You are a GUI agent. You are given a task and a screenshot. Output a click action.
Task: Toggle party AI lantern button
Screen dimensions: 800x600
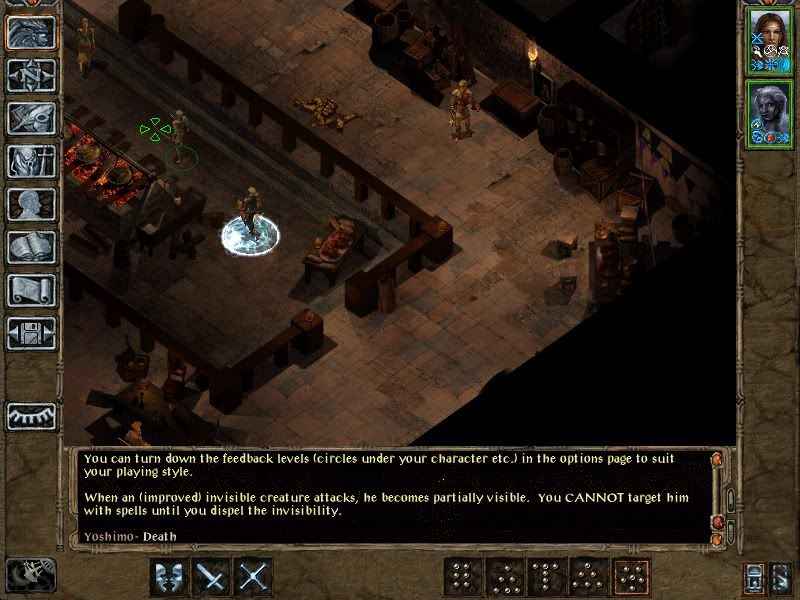point(755,578)
